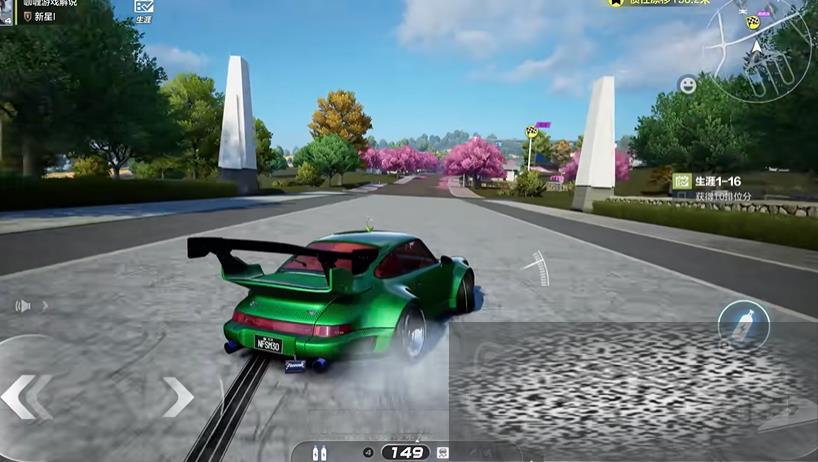
Task: Open the smiley emote button
Action: pyautogui.click(x=687, y=86)
